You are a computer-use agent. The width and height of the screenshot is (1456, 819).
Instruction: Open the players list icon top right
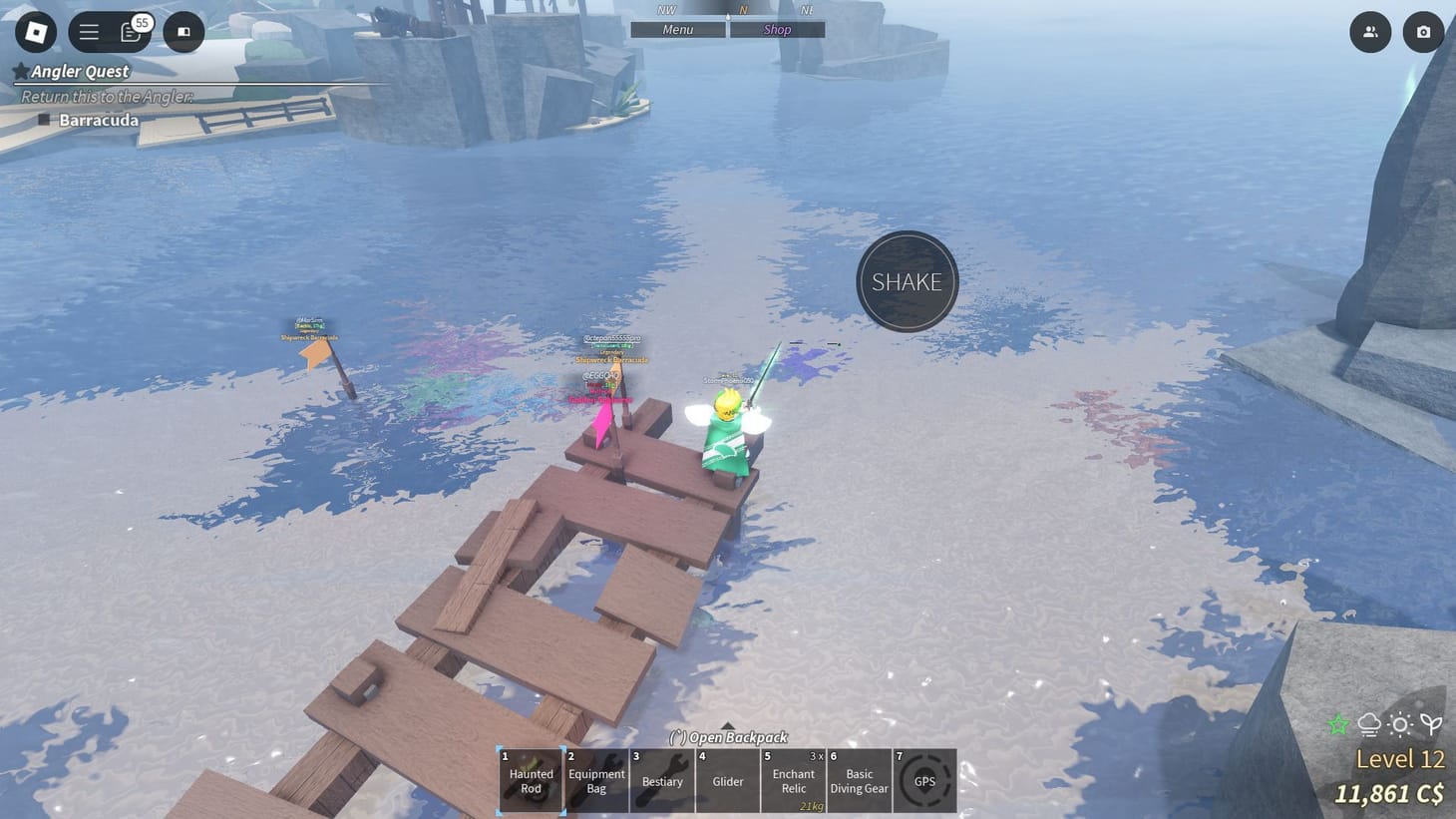pyautogui.click(x=1370, y=31)
